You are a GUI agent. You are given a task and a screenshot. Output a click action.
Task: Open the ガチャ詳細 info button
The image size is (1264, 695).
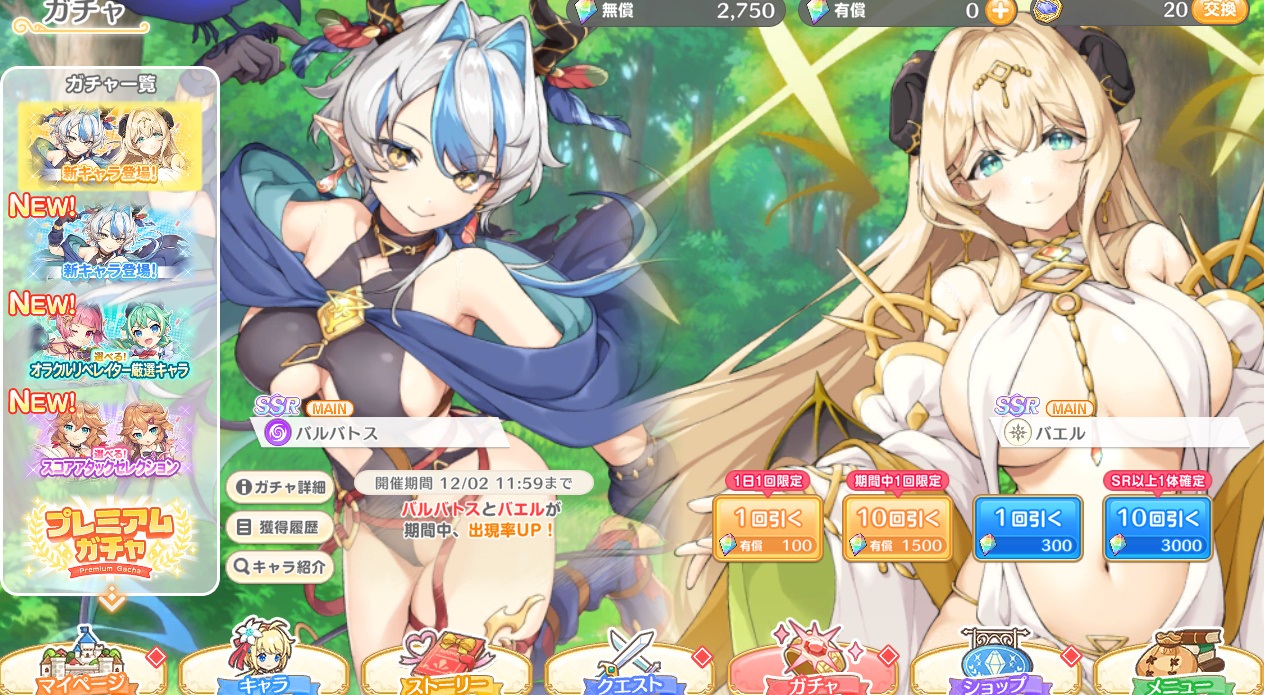pyautogui.click(x=280, y=487)
